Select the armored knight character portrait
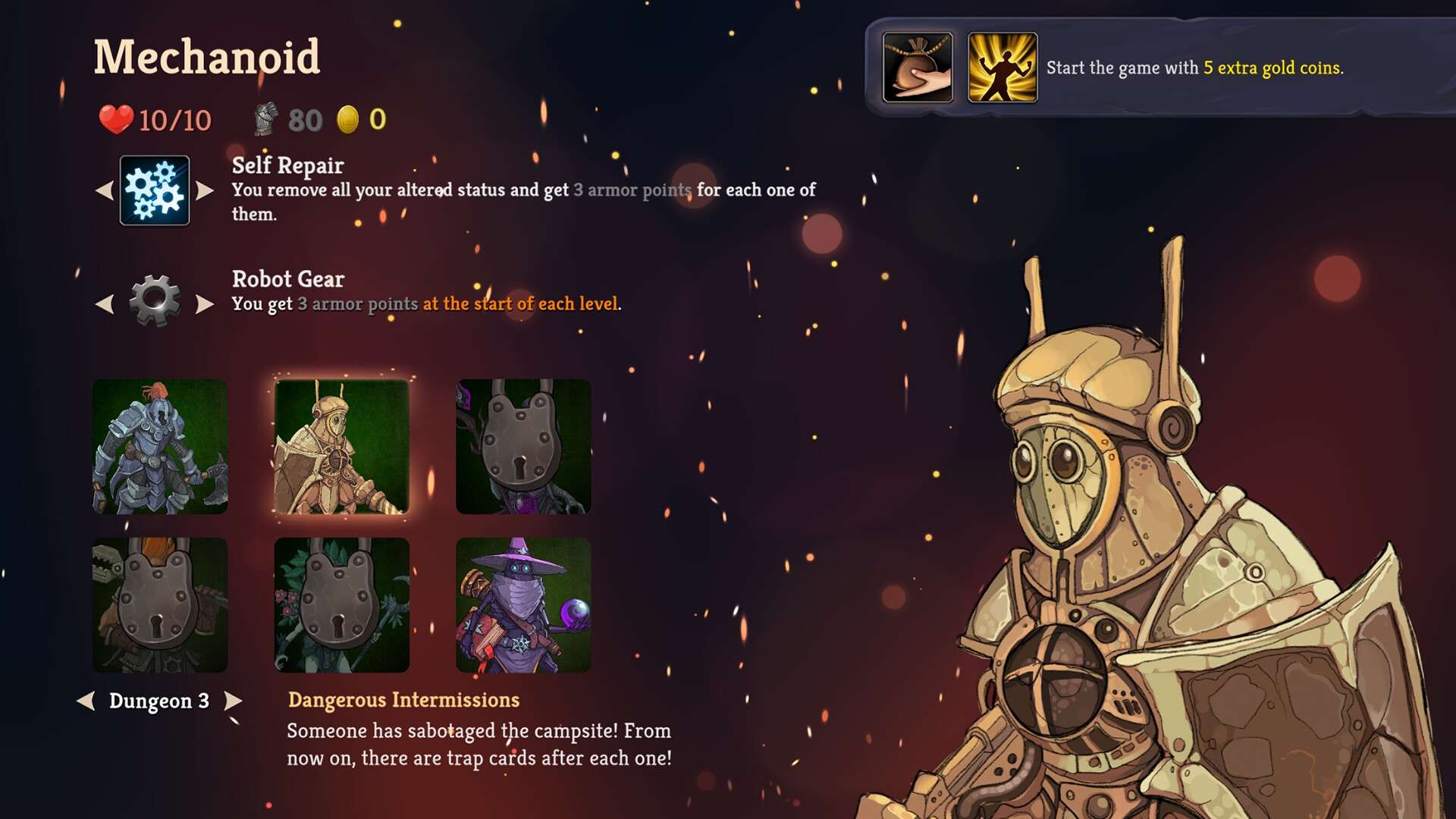The height and width of the screenshot is (819, 1456). (160, 447)
